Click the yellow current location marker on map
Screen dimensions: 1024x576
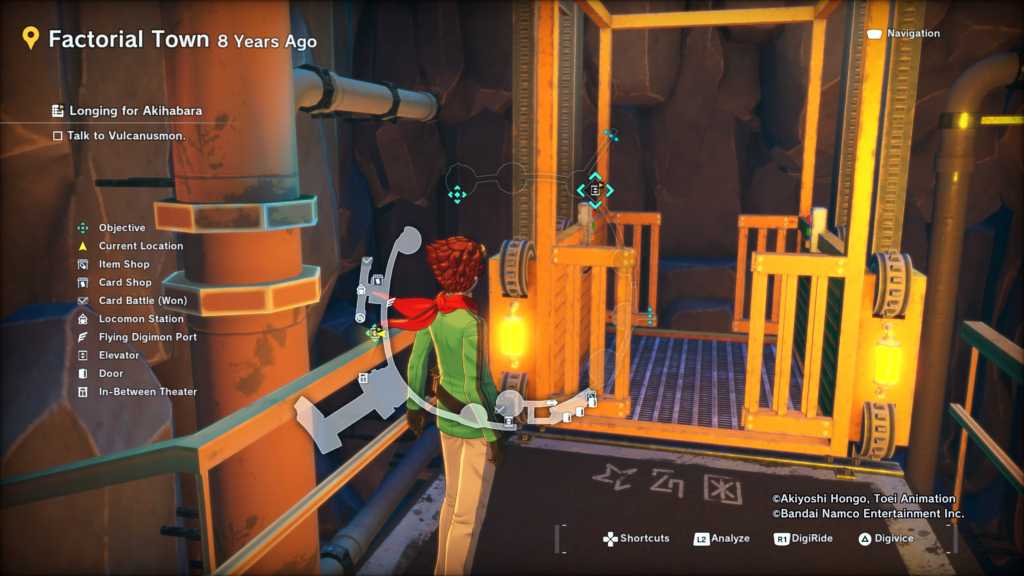click(376, 332)
